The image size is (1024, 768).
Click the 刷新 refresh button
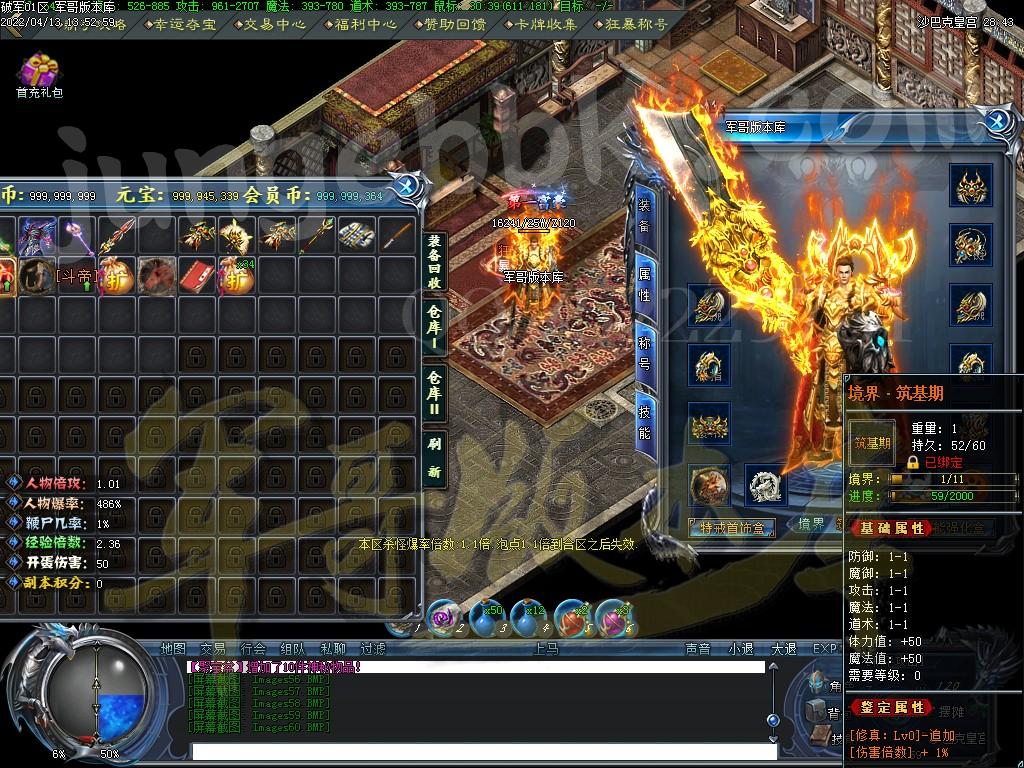coord(434,458)
